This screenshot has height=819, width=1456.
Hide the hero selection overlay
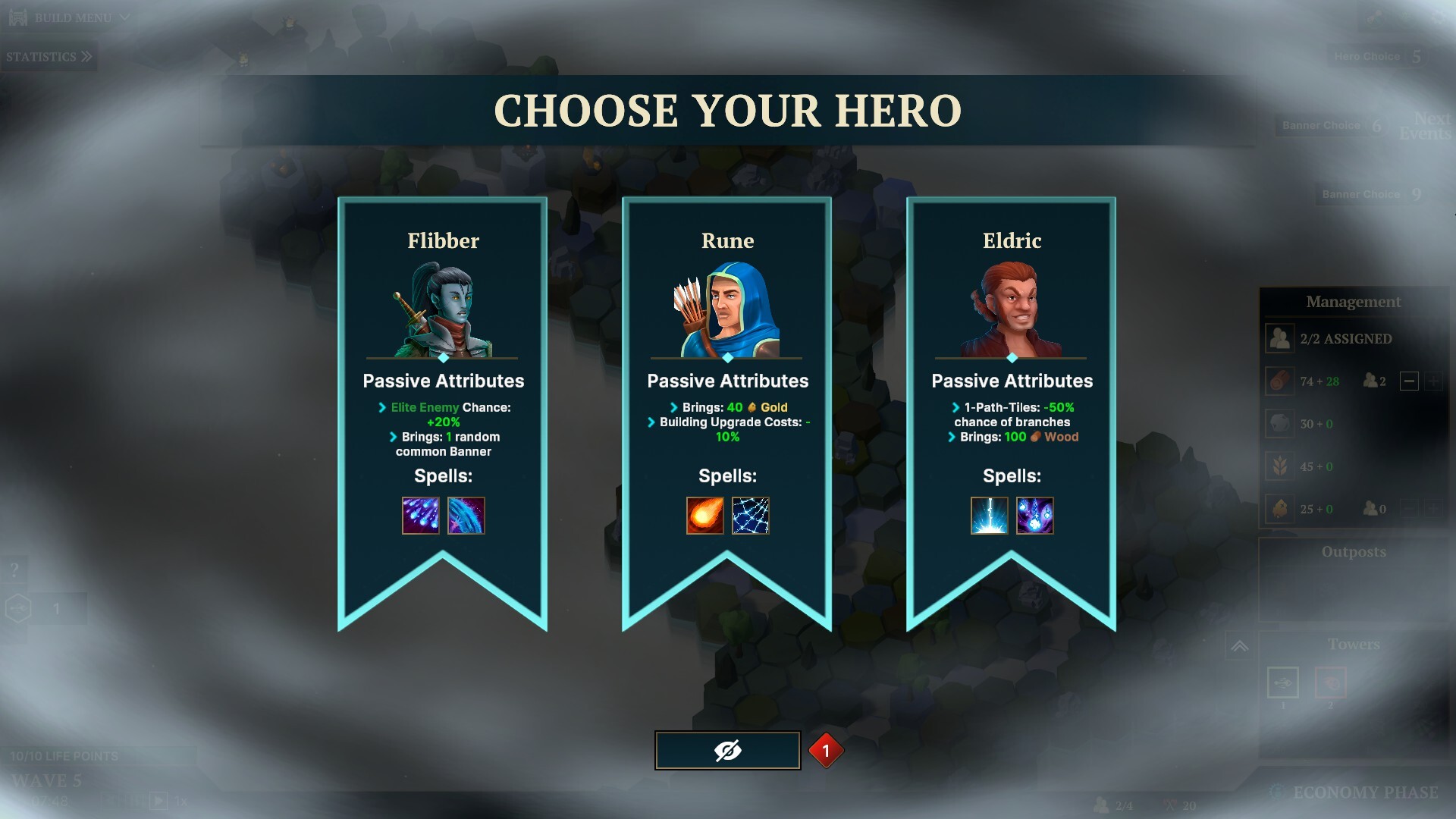pyautogui.click(x=727, y=751)
